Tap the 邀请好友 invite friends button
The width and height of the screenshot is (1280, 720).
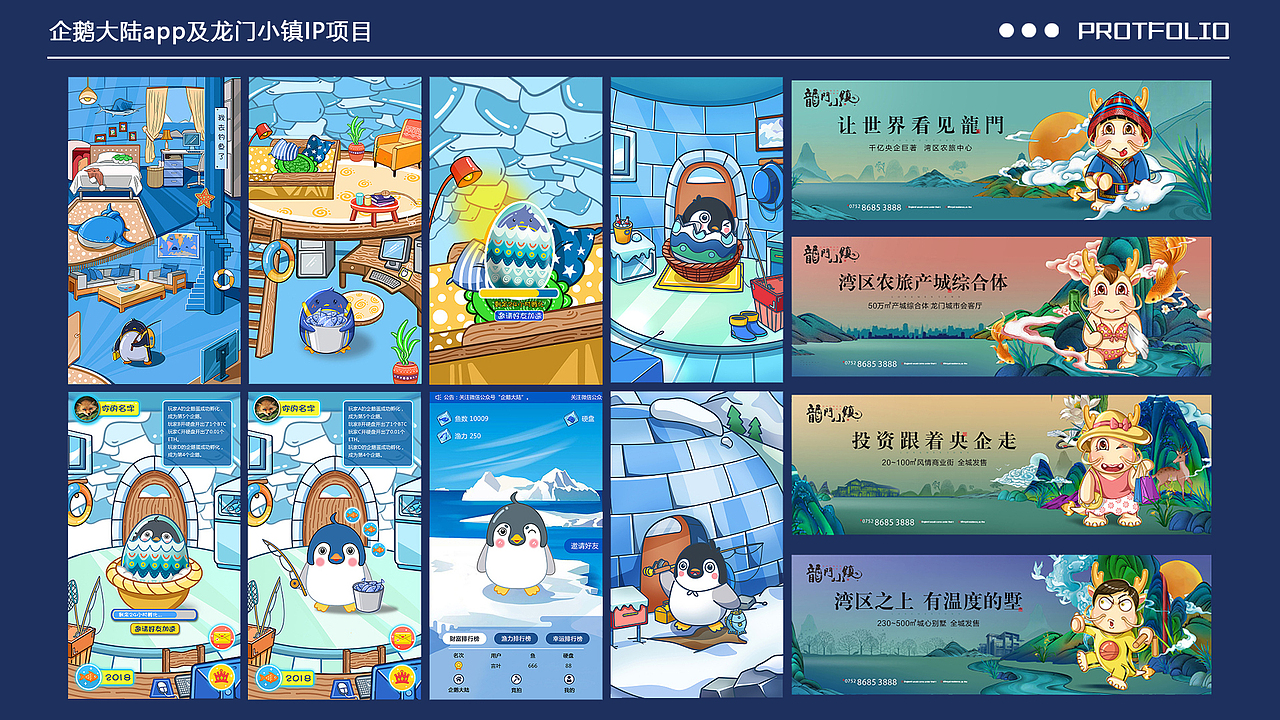tap(585, 545)
